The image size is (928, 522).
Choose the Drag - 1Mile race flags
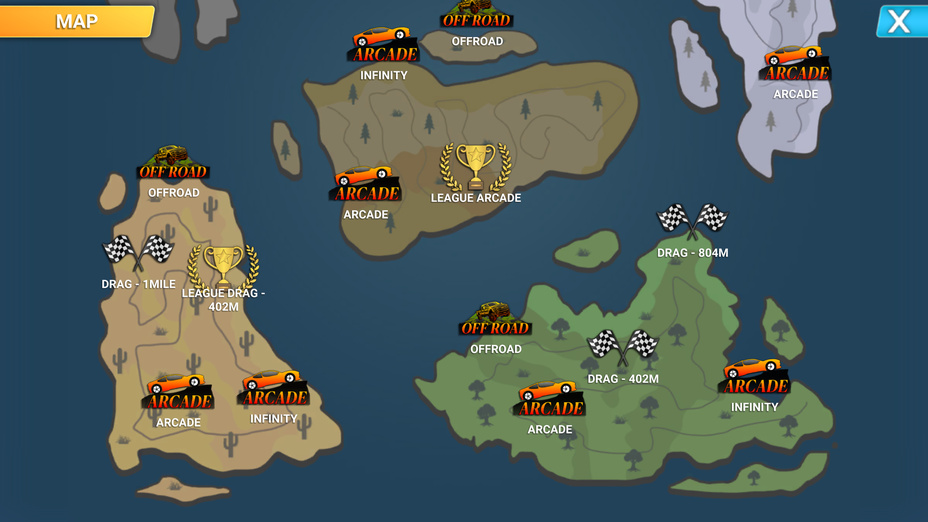[x=138, y=254]
